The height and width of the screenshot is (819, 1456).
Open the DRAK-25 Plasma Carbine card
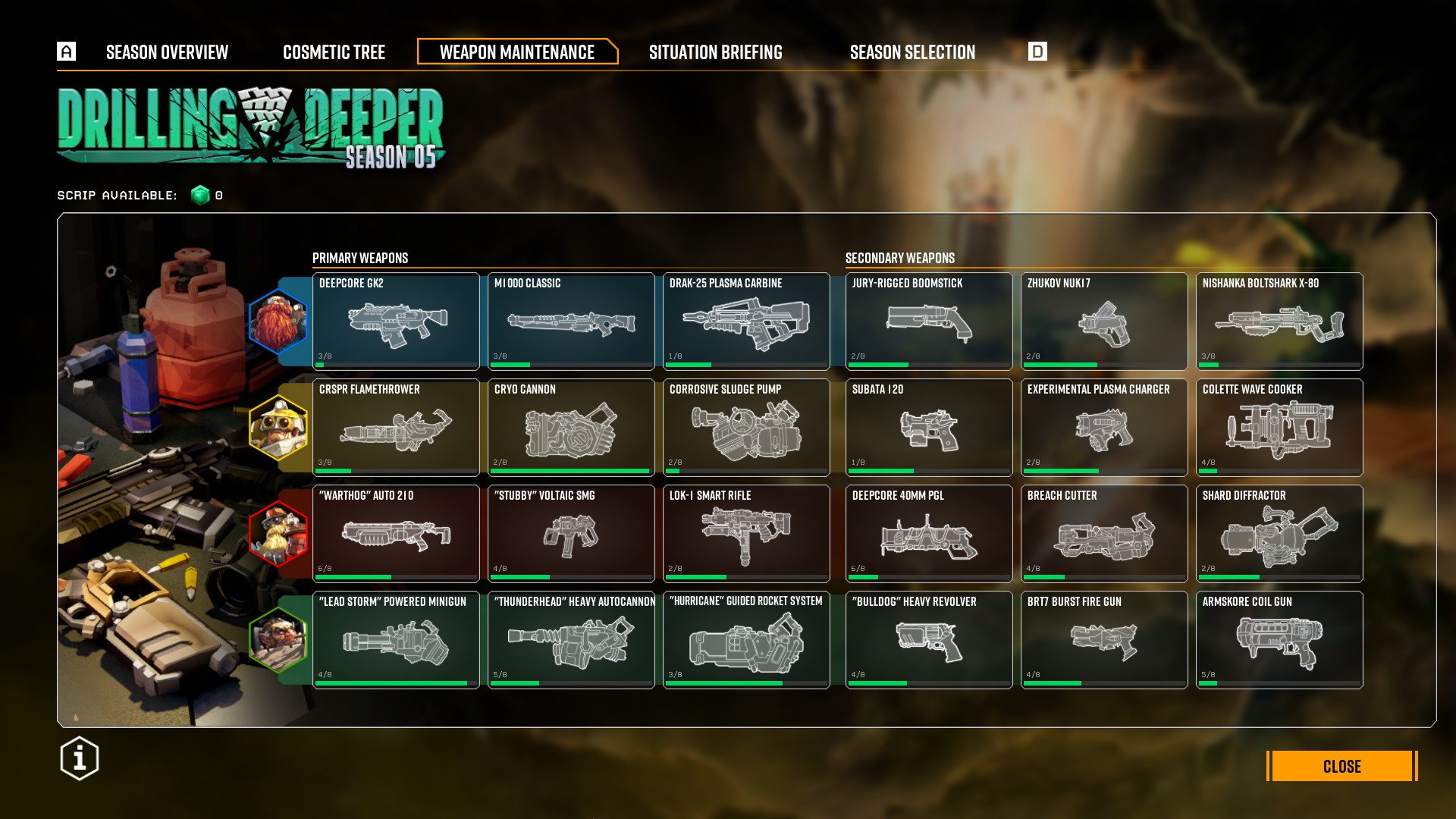click(x=746, y=322)
